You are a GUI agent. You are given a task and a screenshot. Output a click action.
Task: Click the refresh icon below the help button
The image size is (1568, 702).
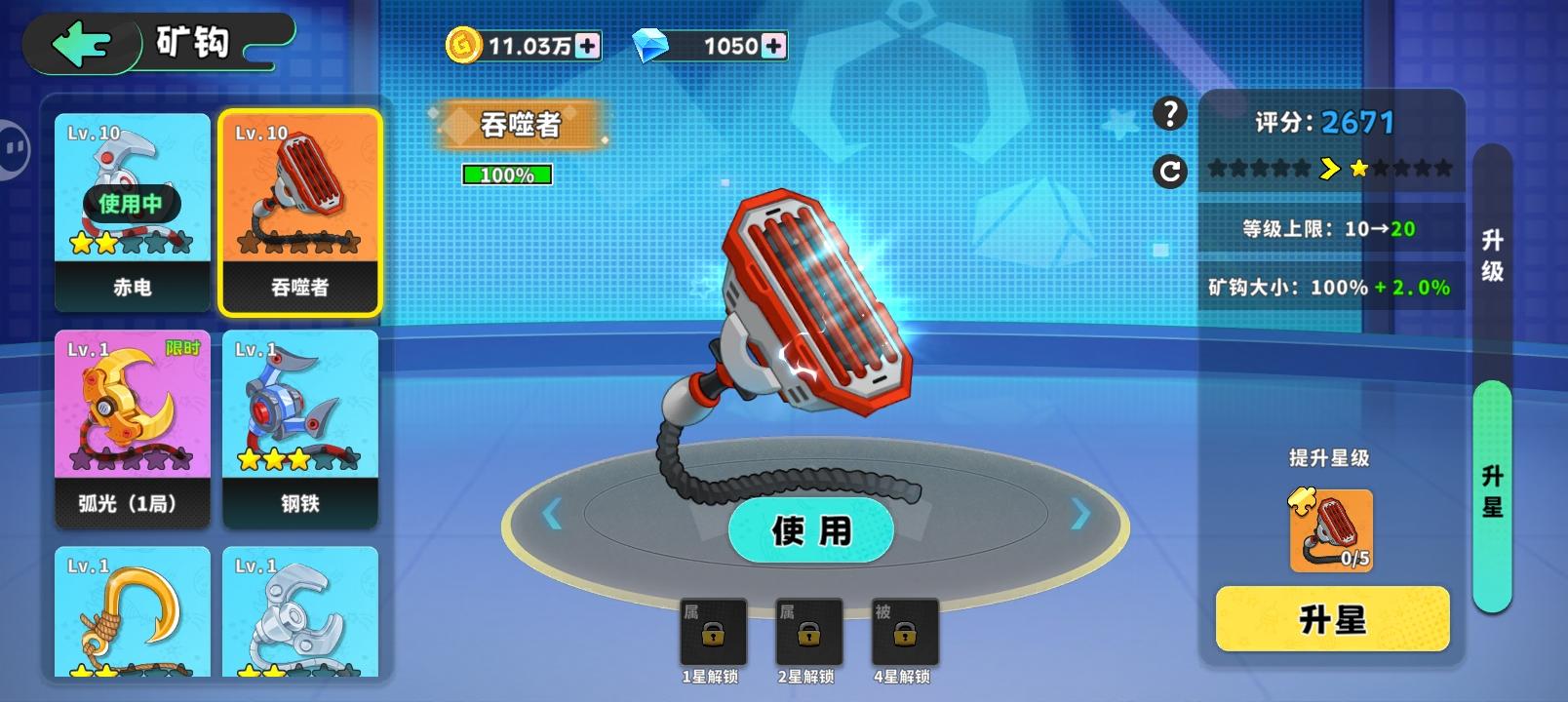pos(1168,171)
